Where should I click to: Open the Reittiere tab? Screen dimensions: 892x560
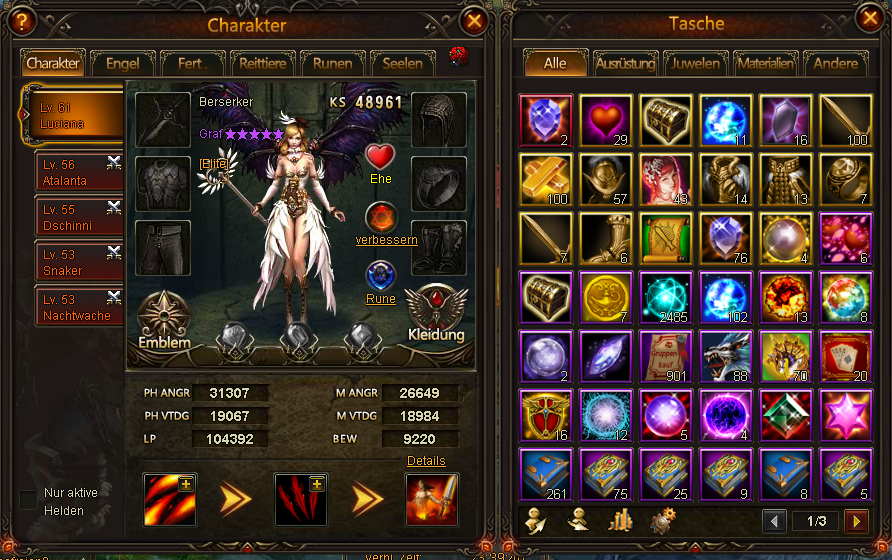pyautogui.click(x=262, y=63)
